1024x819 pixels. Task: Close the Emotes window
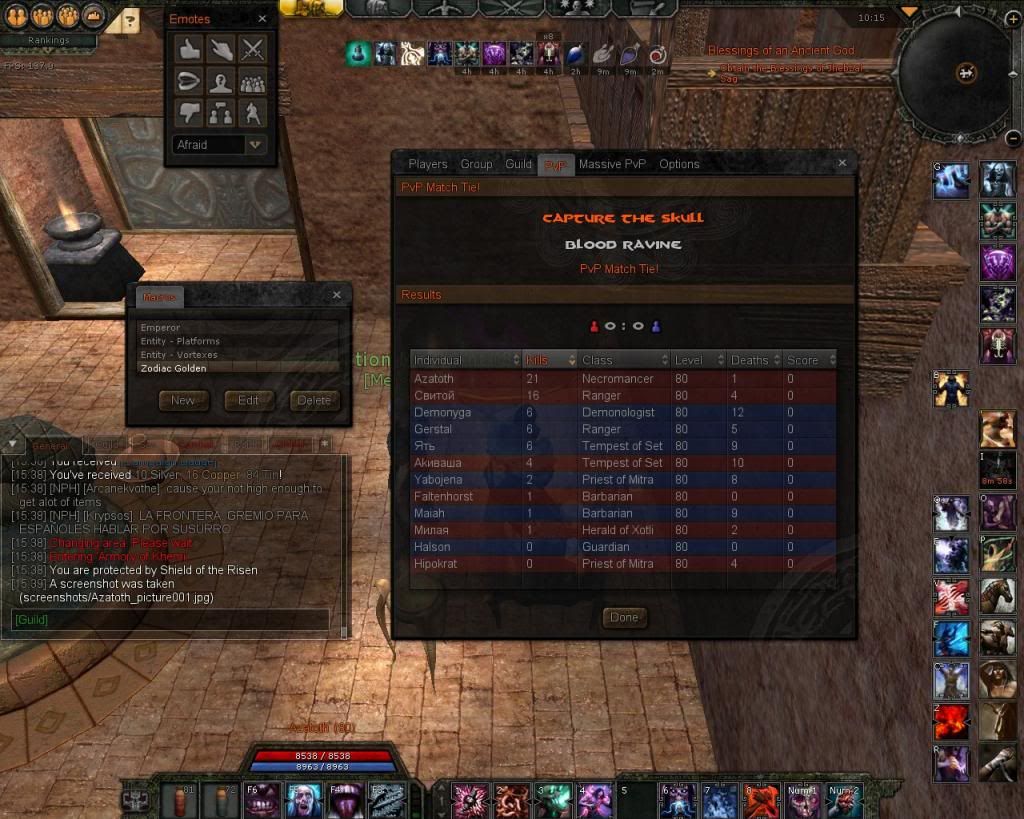point(262,19)
